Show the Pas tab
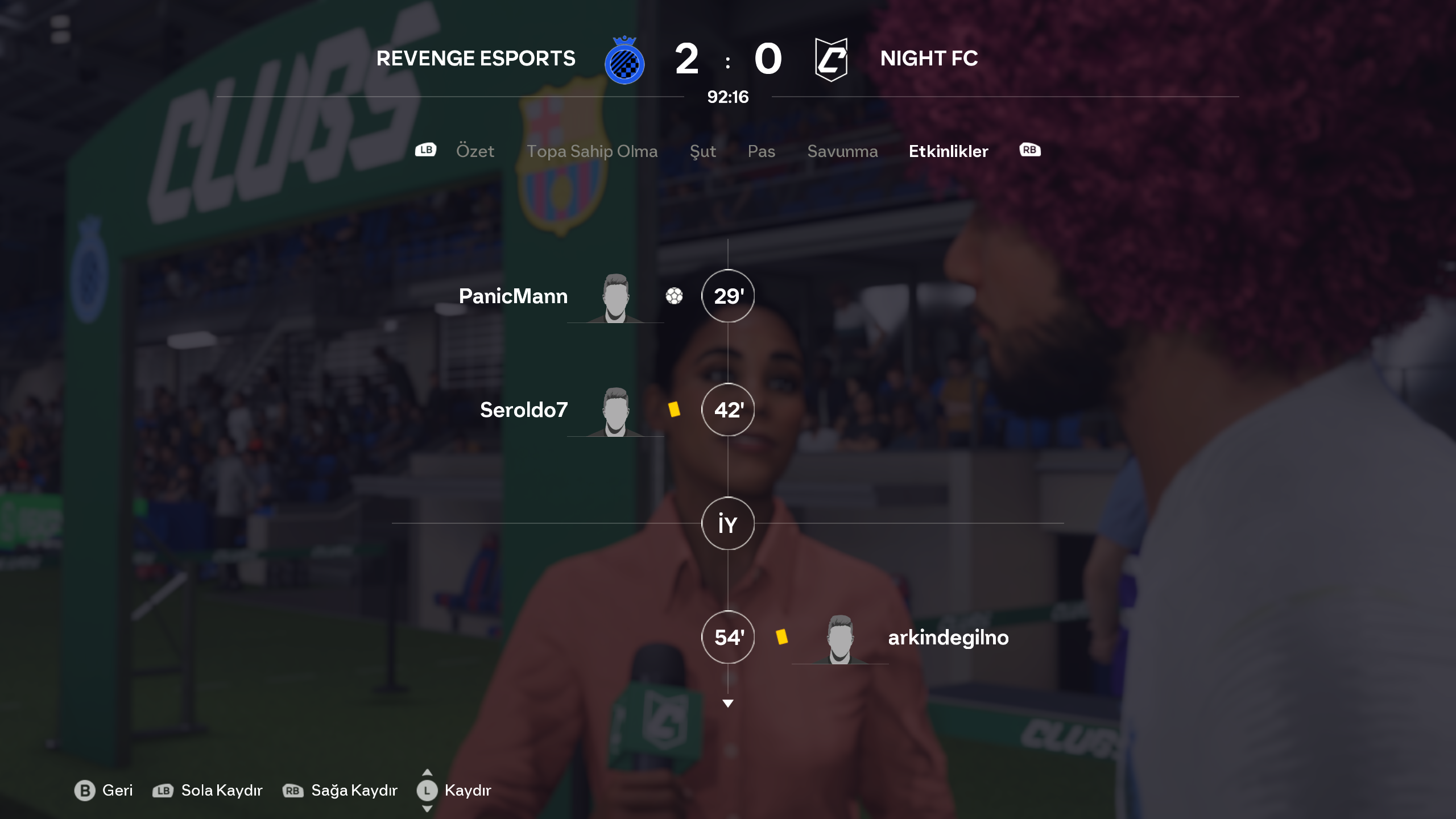 click(761, 151)
